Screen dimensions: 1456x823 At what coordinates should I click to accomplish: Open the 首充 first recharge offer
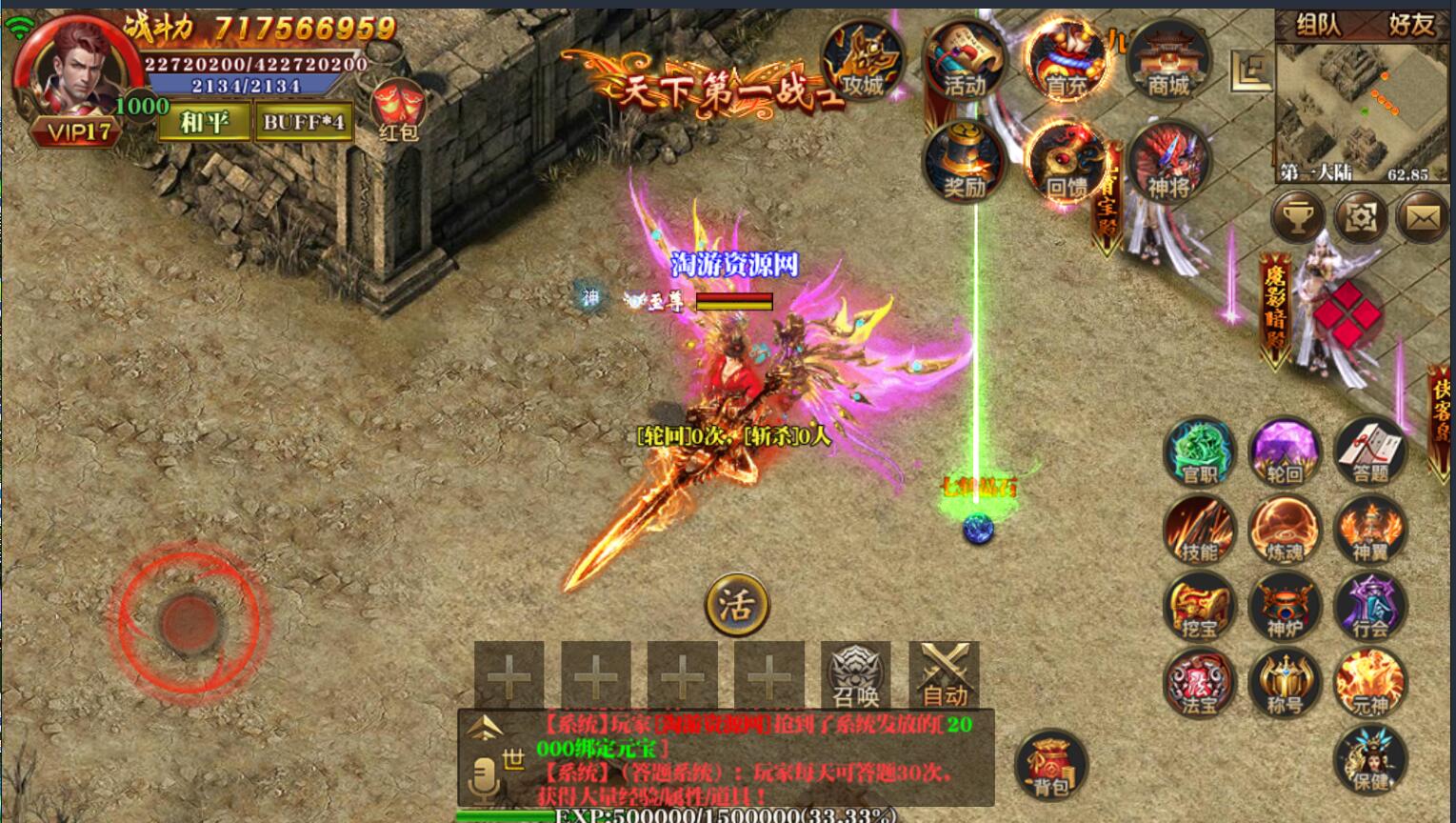coord(1067,61)
